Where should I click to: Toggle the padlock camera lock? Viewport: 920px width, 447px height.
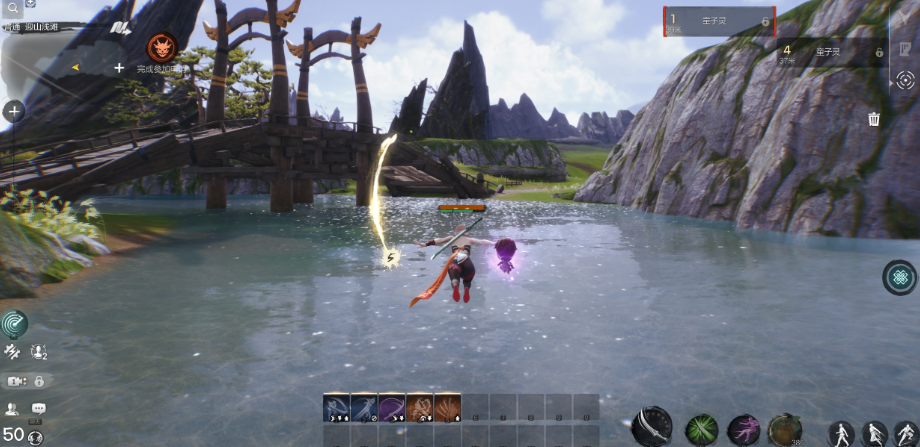click(39, 381)
